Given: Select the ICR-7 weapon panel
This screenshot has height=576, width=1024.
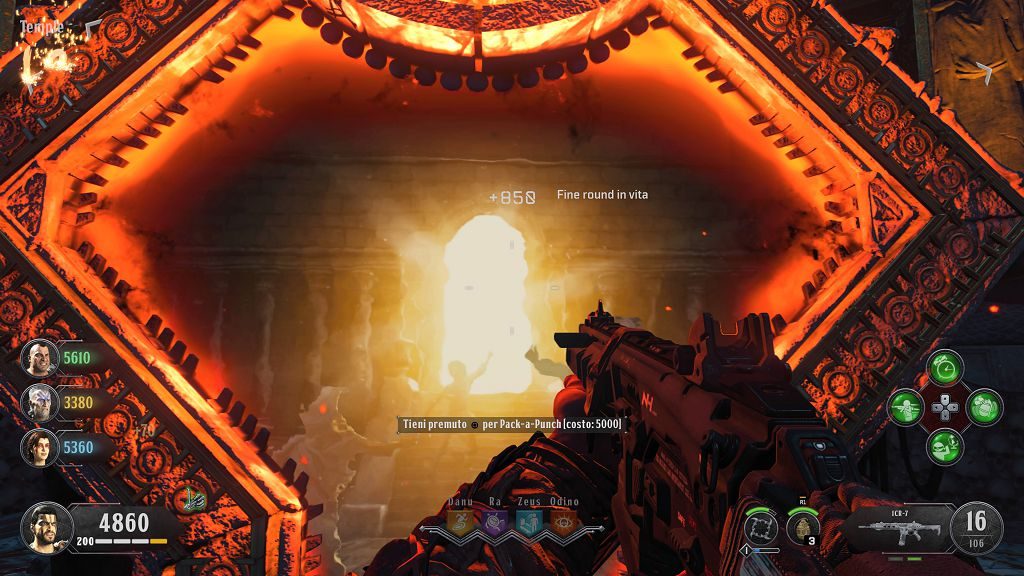Looking at the screenshot, I should 896,527.
